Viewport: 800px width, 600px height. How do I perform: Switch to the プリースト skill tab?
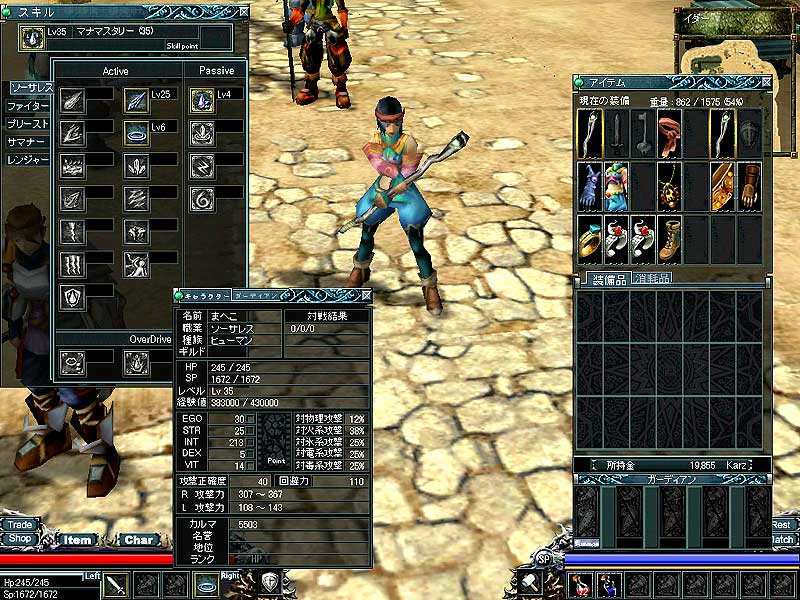click(26, 124)
